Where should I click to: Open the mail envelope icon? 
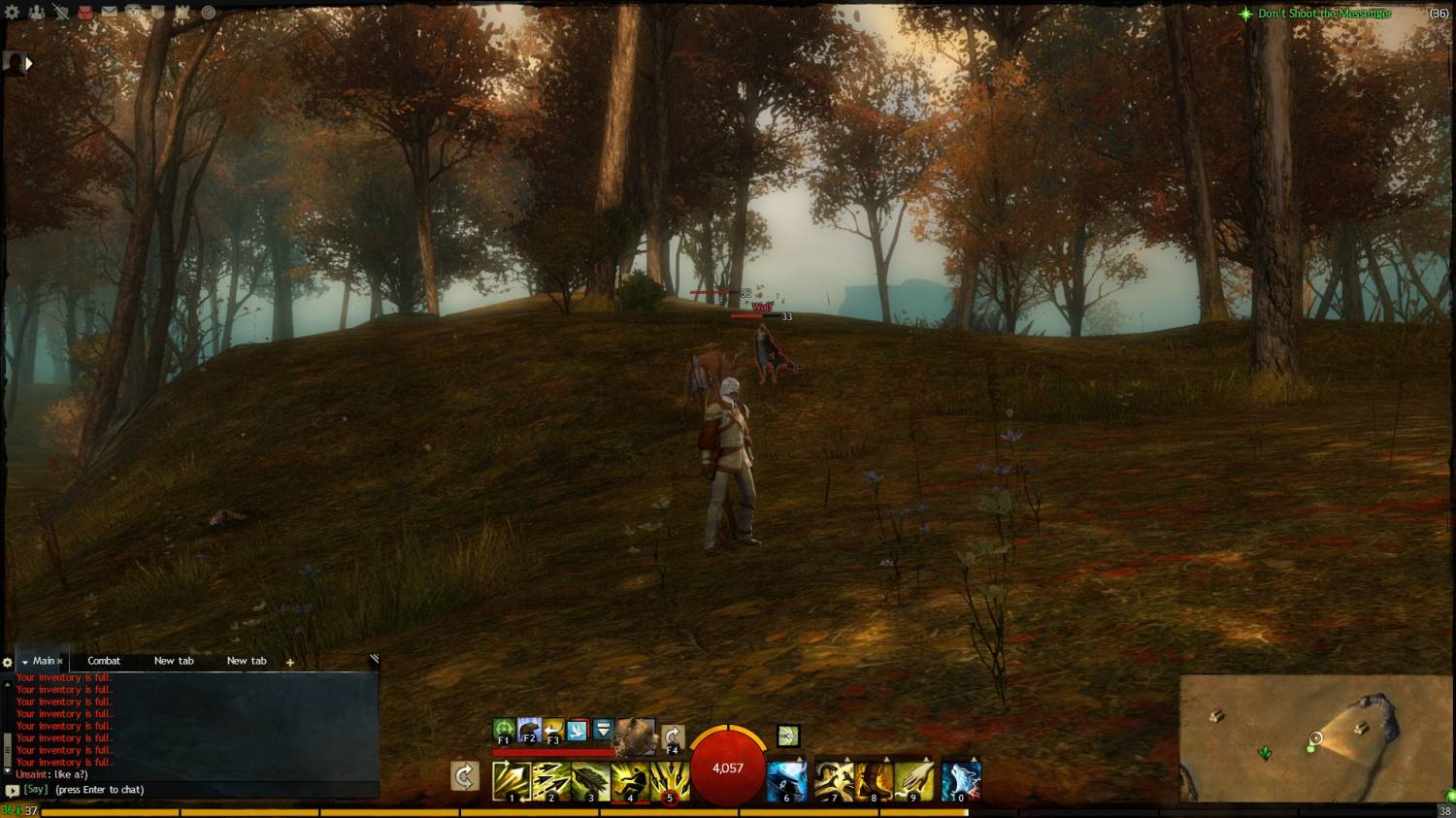(109, 13)
